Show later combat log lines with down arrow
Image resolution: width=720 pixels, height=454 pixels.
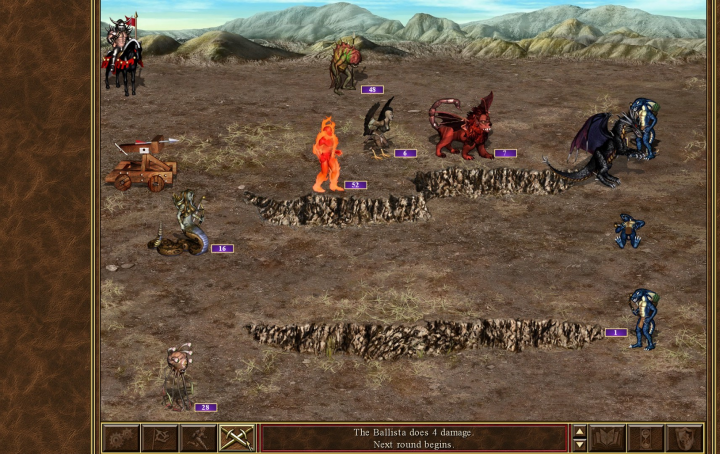[x=578, y=445]
